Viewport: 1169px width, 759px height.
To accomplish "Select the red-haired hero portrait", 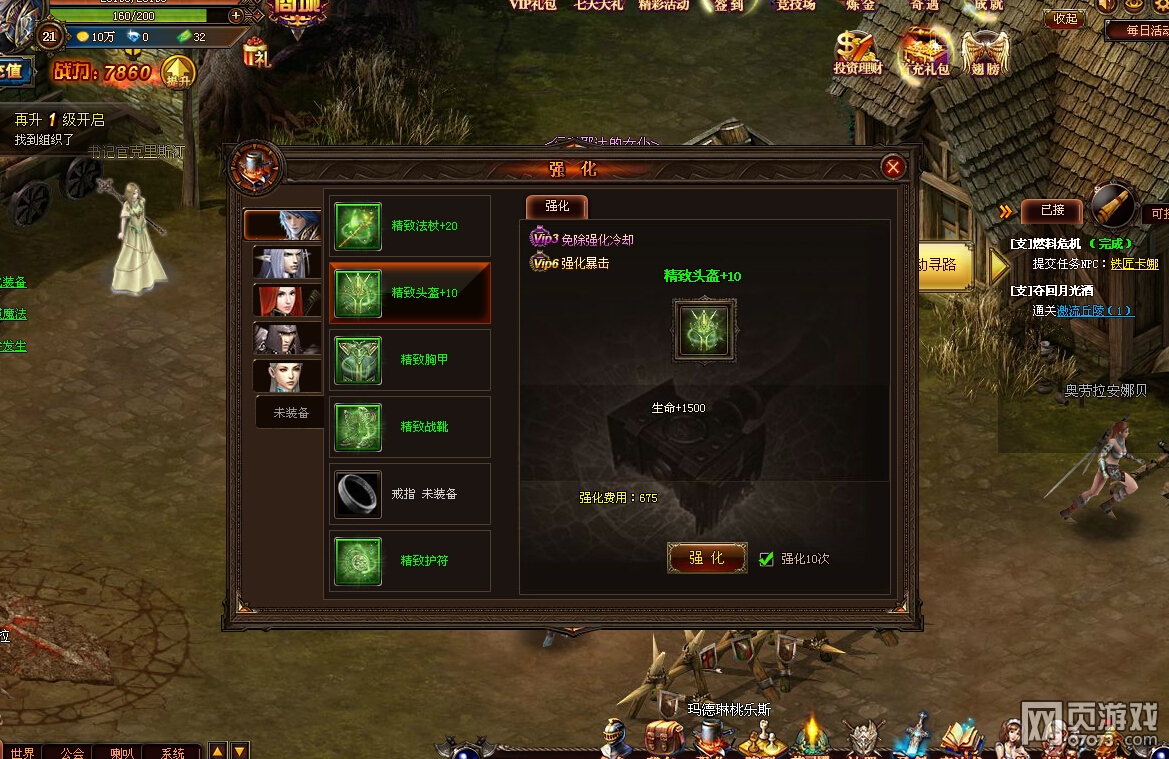I will coord(287,300).
